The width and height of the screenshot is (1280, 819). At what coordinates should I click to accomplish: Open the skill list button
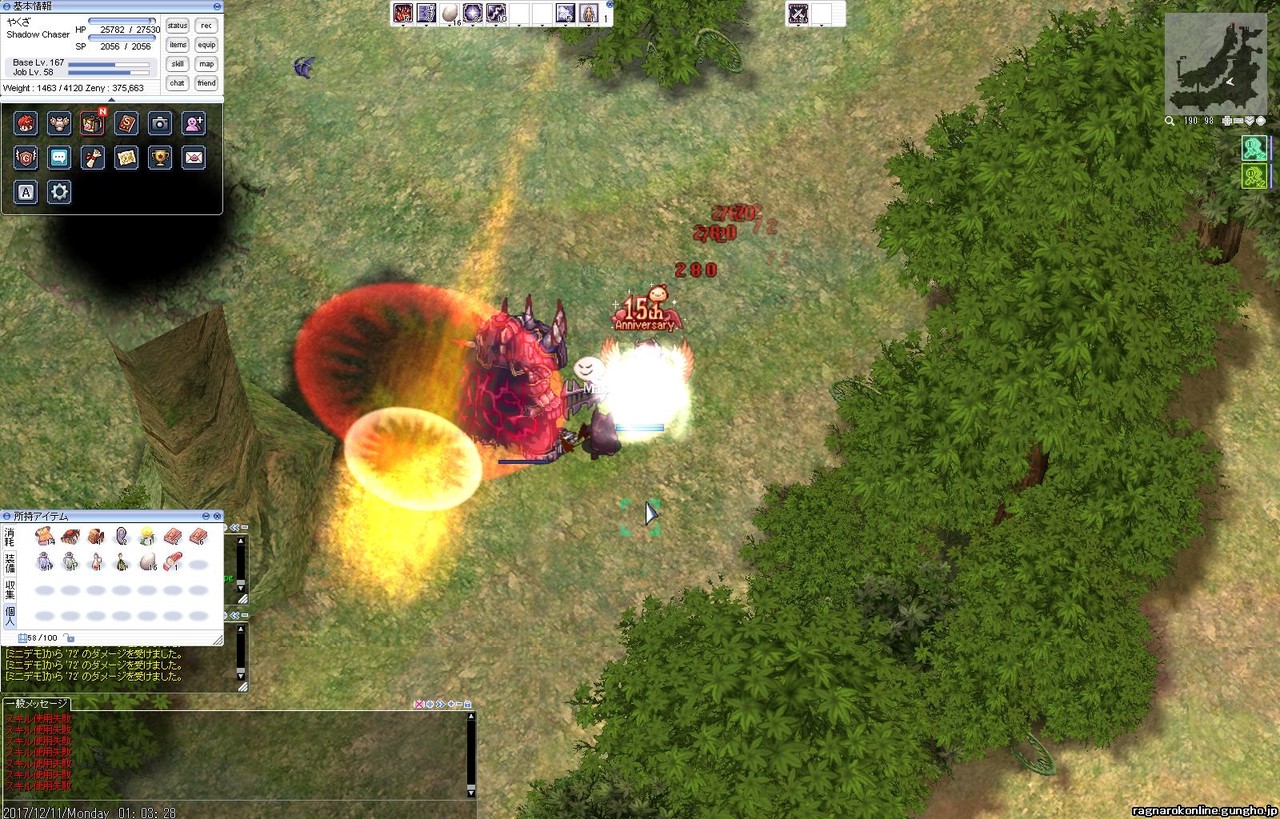tap(177, 64)
